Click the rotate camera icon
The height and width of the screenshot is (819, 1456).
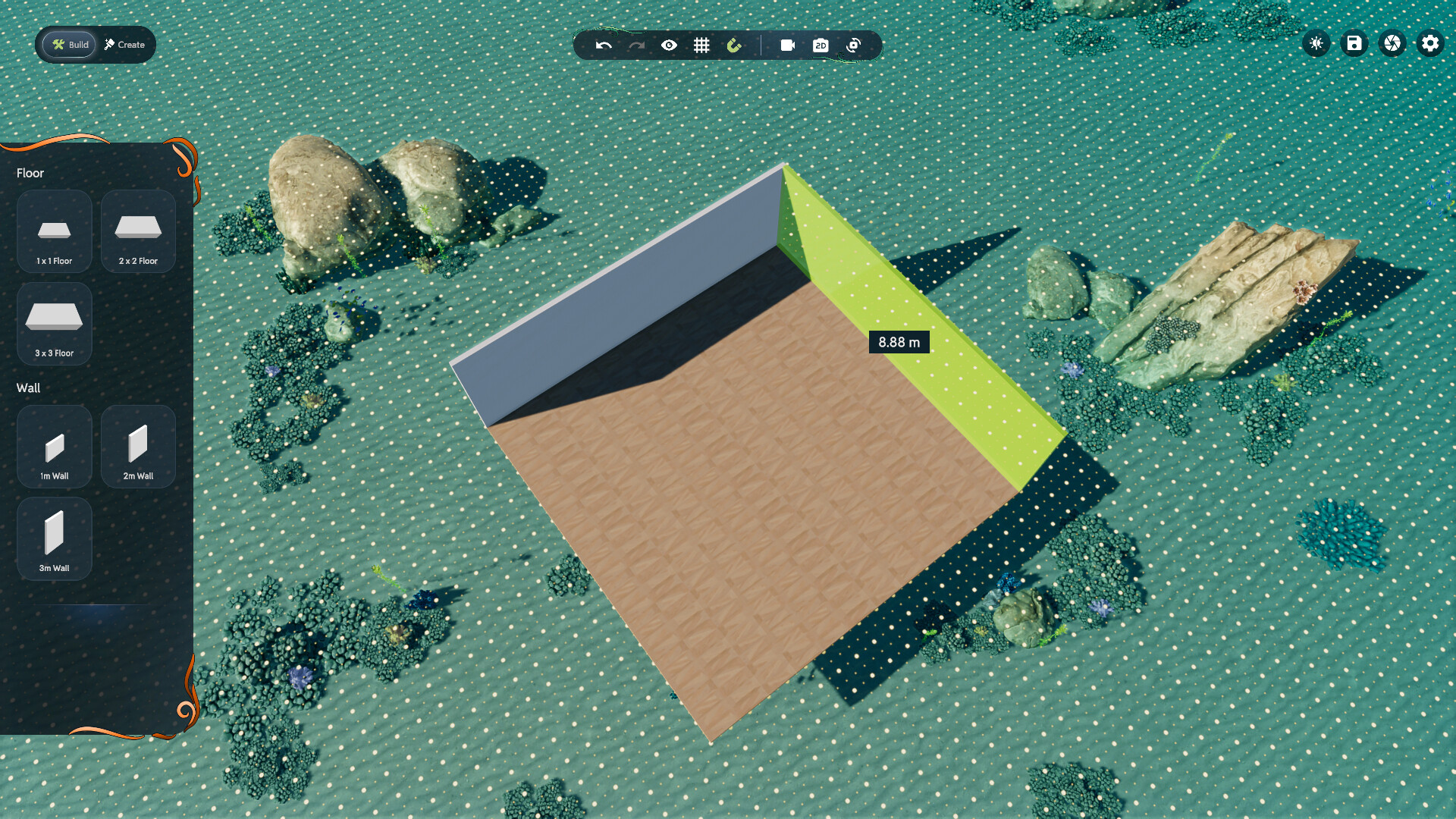(x=852, y=45)
